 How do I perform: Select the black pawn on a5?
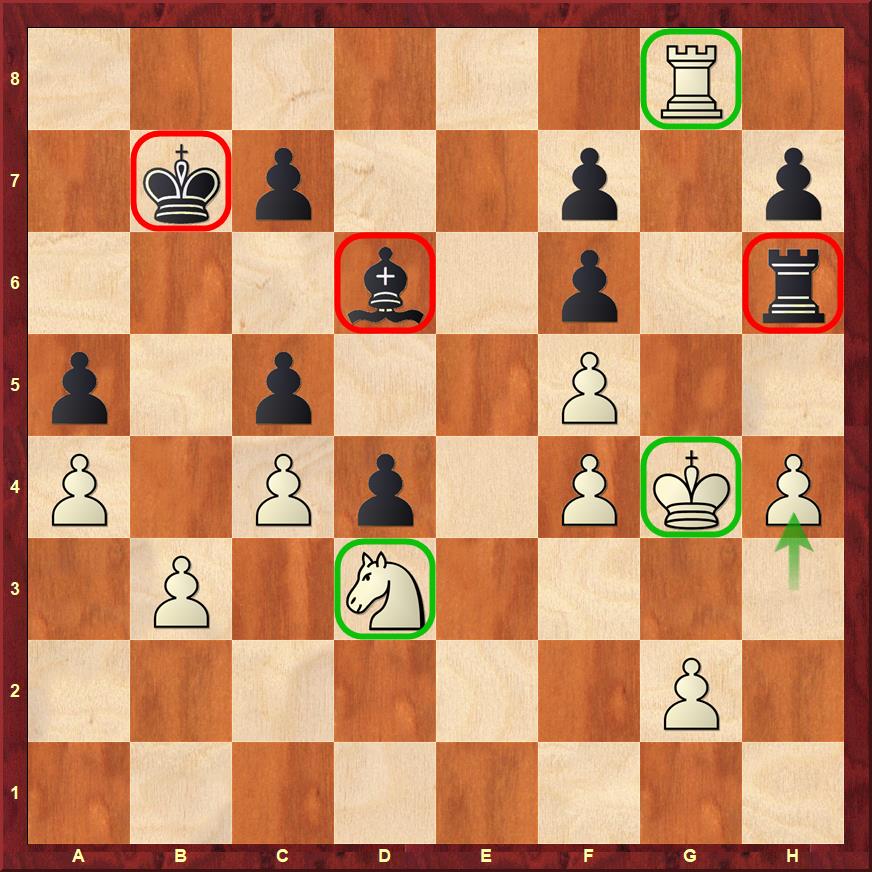(79, 385)
